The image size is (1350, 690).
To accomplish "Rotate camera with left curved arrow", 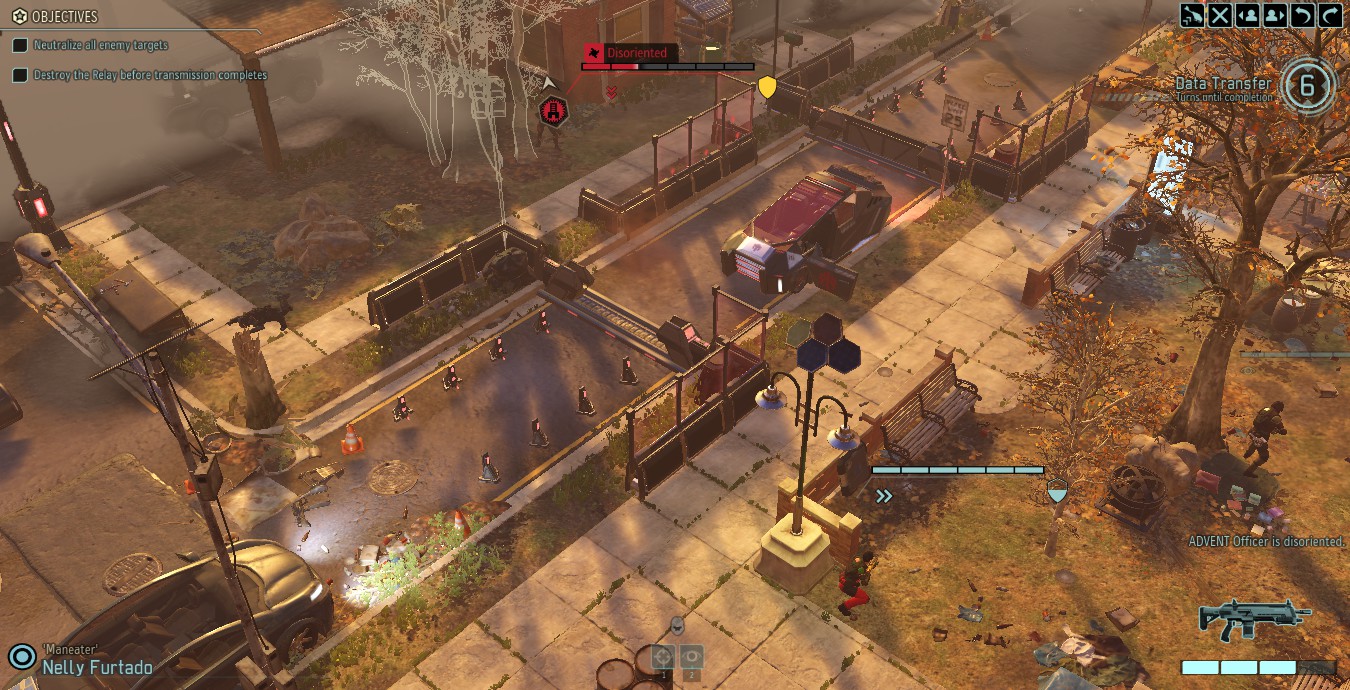I will (x=1303, y=15).
